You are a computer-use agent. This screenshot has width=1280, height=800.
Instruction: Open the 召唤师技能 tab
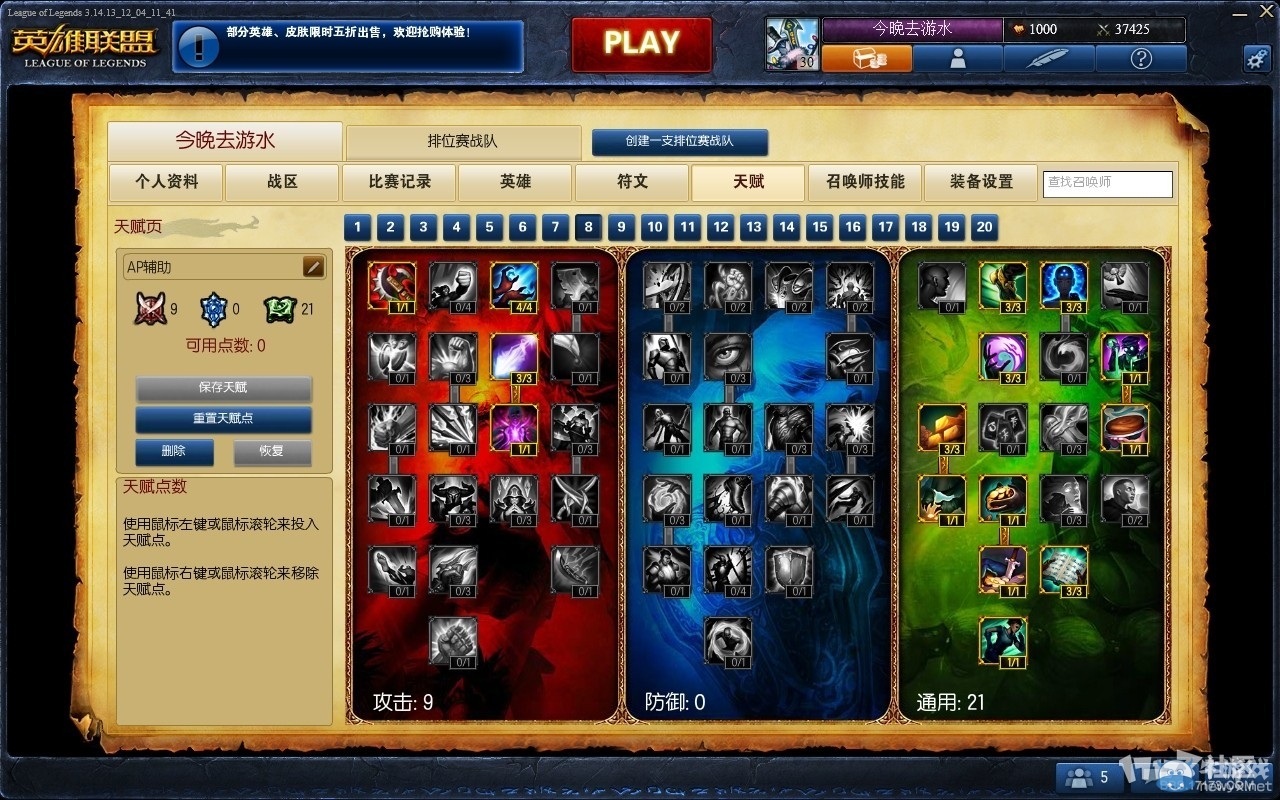[x=864, y=183]
